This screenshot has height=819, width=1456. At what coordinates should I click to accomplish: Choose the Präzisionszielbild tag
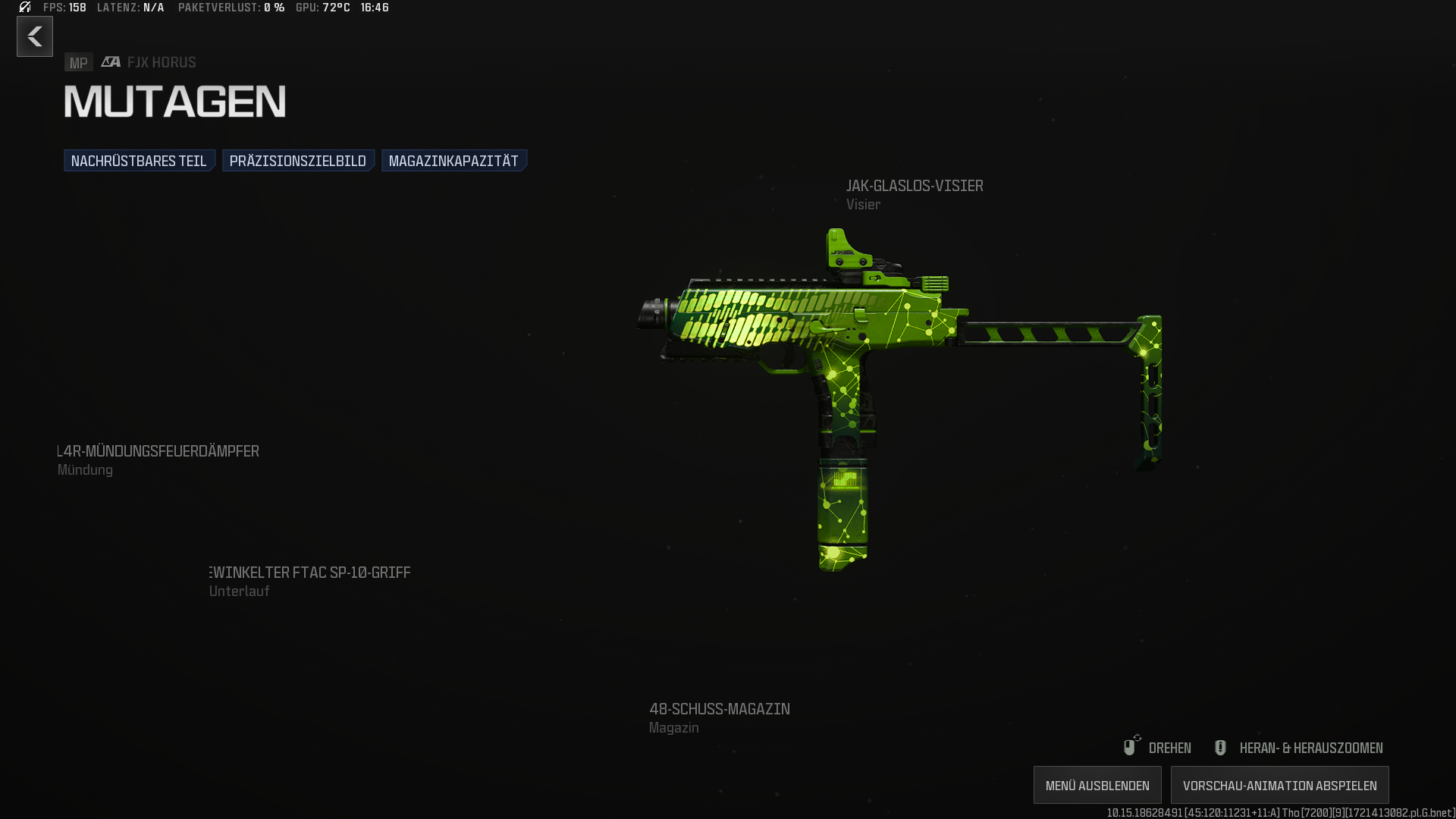[x=298, y=161]
